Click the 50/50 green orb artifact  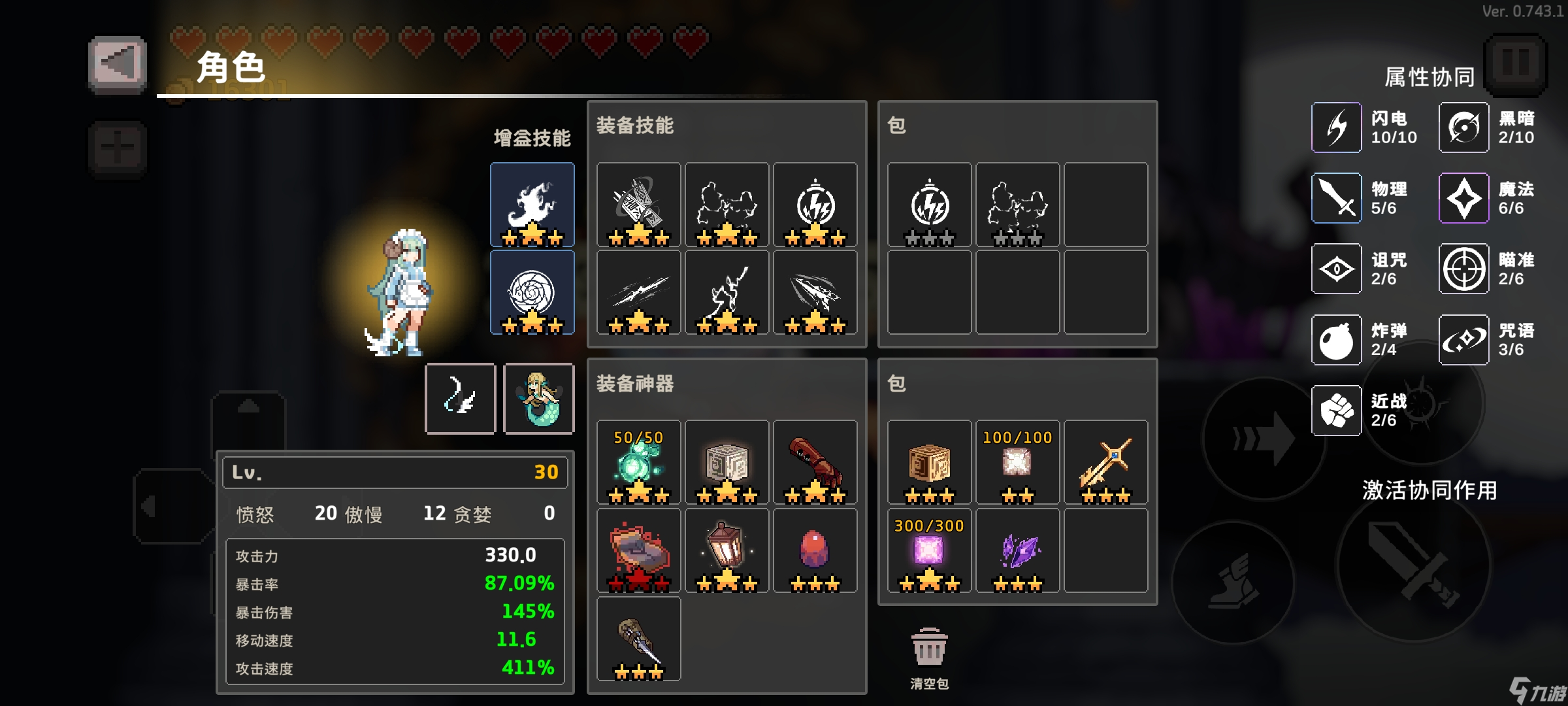click(638, 462)
